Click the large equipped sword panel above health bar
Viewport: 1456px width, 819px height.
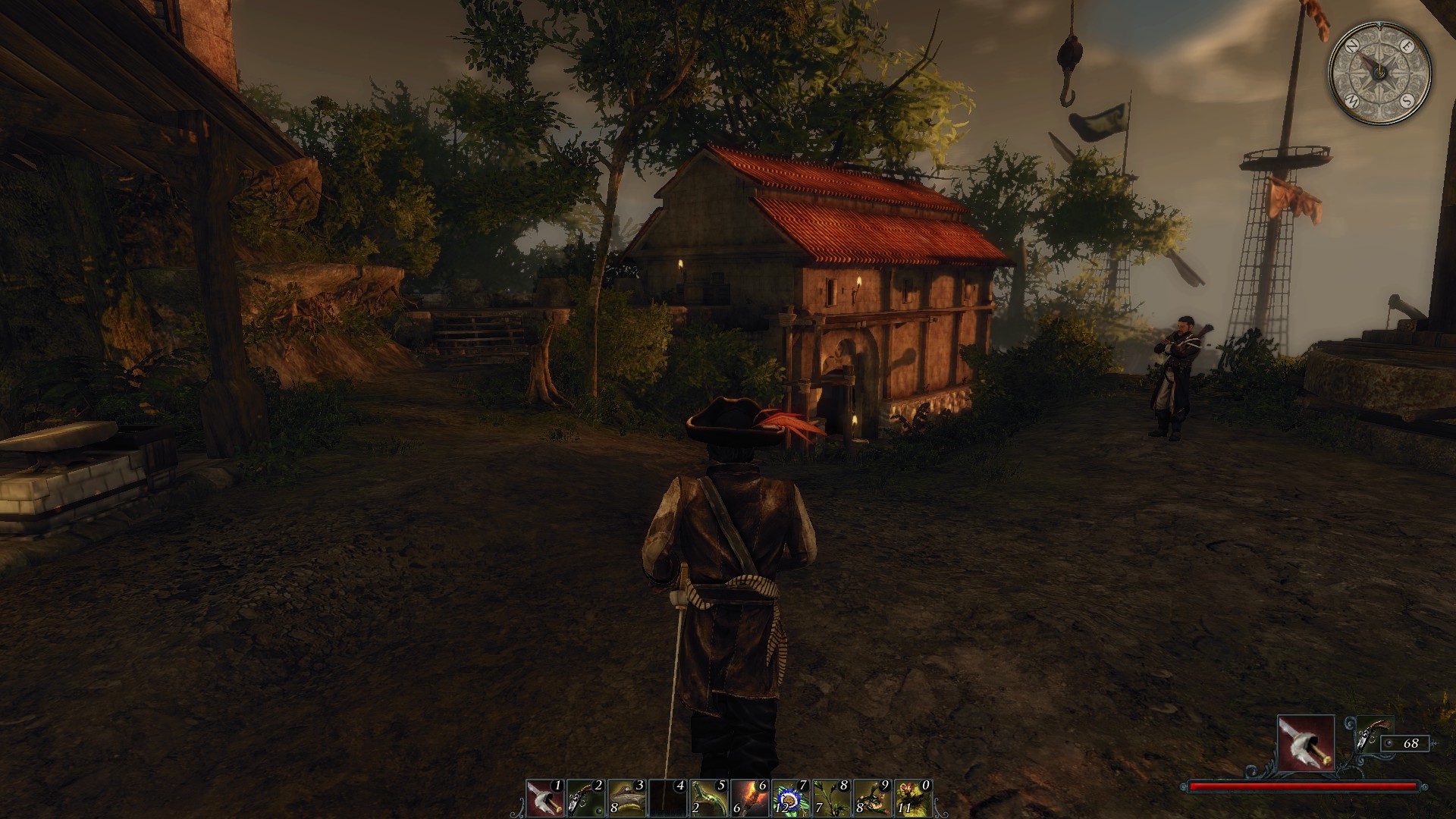click(x=1306, y=743)
